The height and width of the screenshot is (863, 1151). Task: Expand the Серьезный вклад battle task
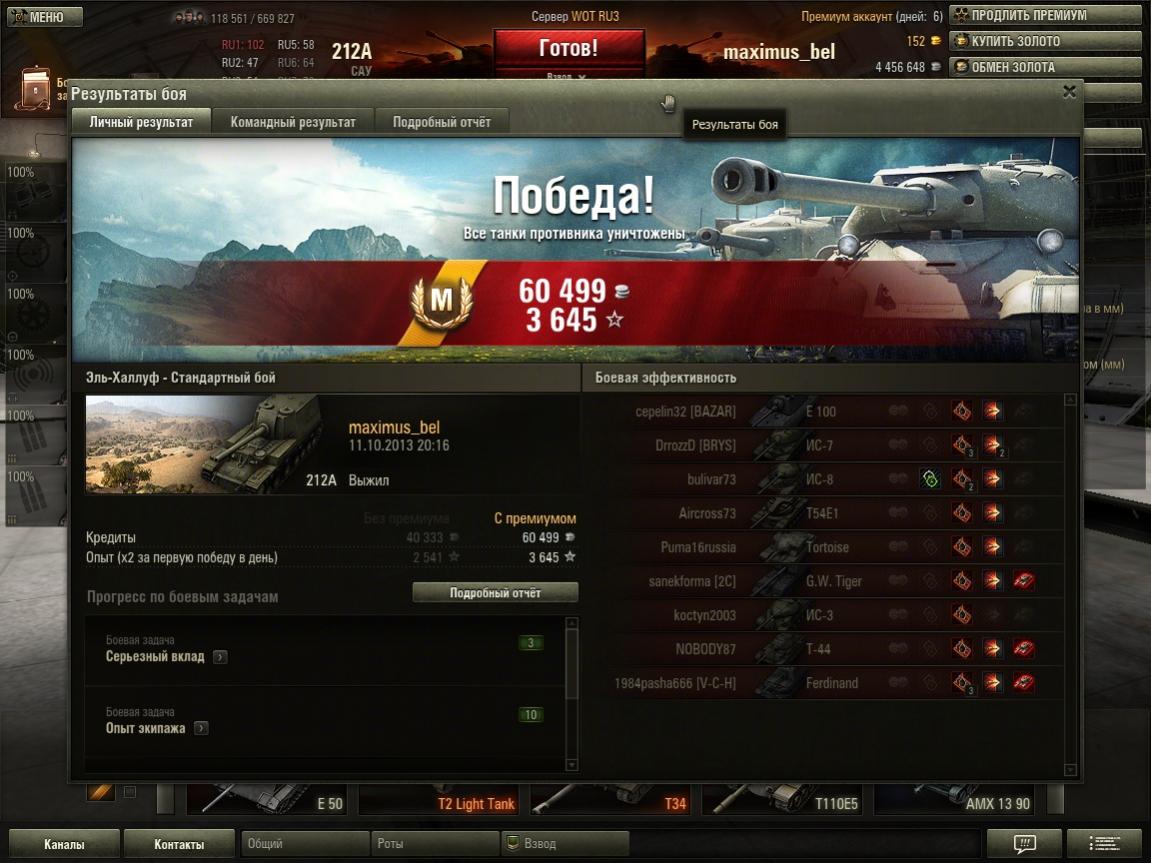[x=220, y=657]
